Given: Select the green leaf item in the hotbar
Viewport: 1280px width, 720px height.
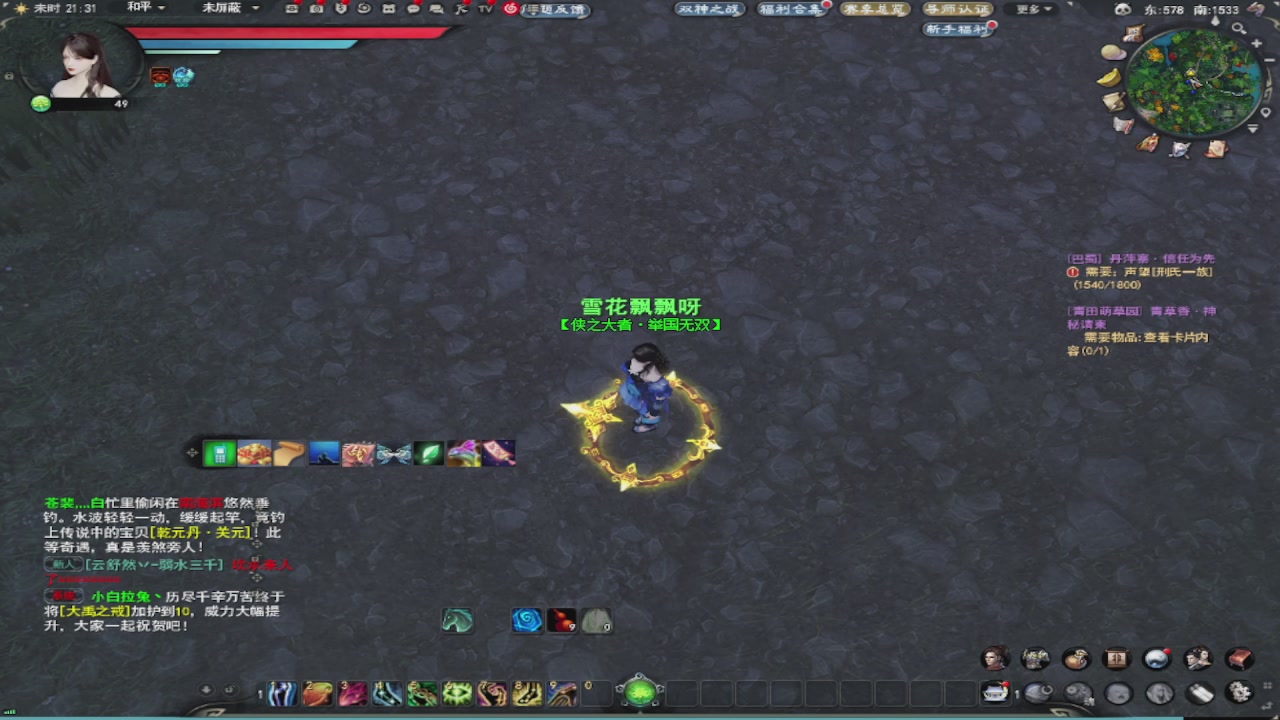Looking at the screenshot, I should coord(428,452).
